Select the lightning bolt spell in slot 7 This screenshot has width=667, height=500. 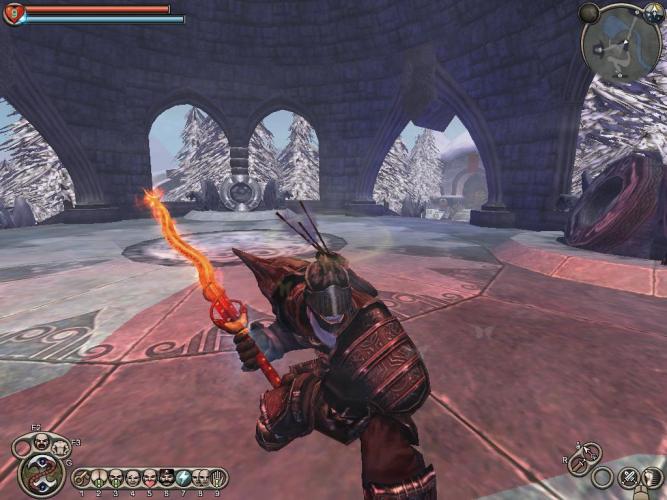click(183, 478)
